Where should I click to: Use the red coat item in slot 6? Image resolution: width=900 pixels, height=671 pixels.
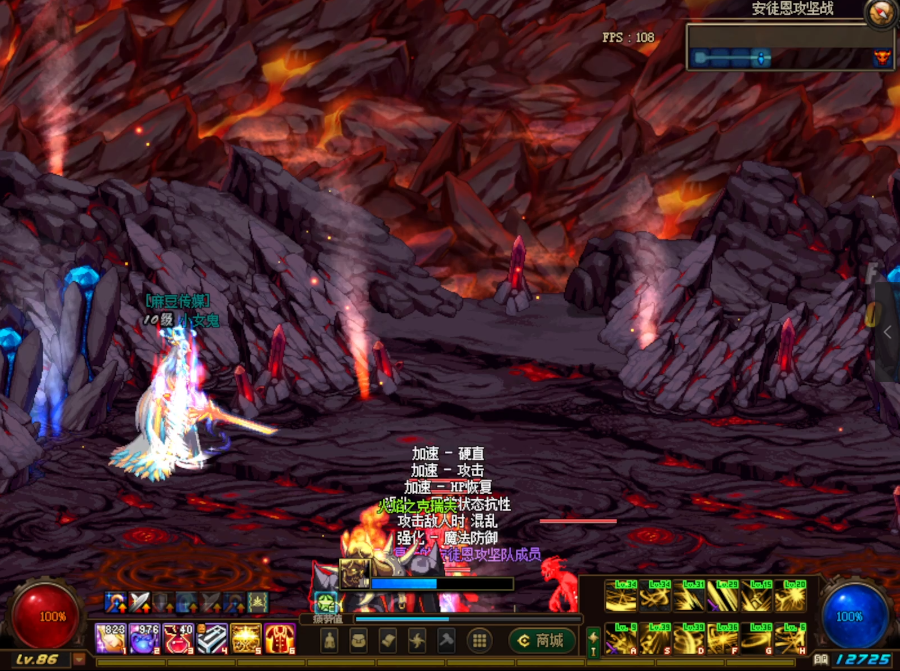coord(280,636)
